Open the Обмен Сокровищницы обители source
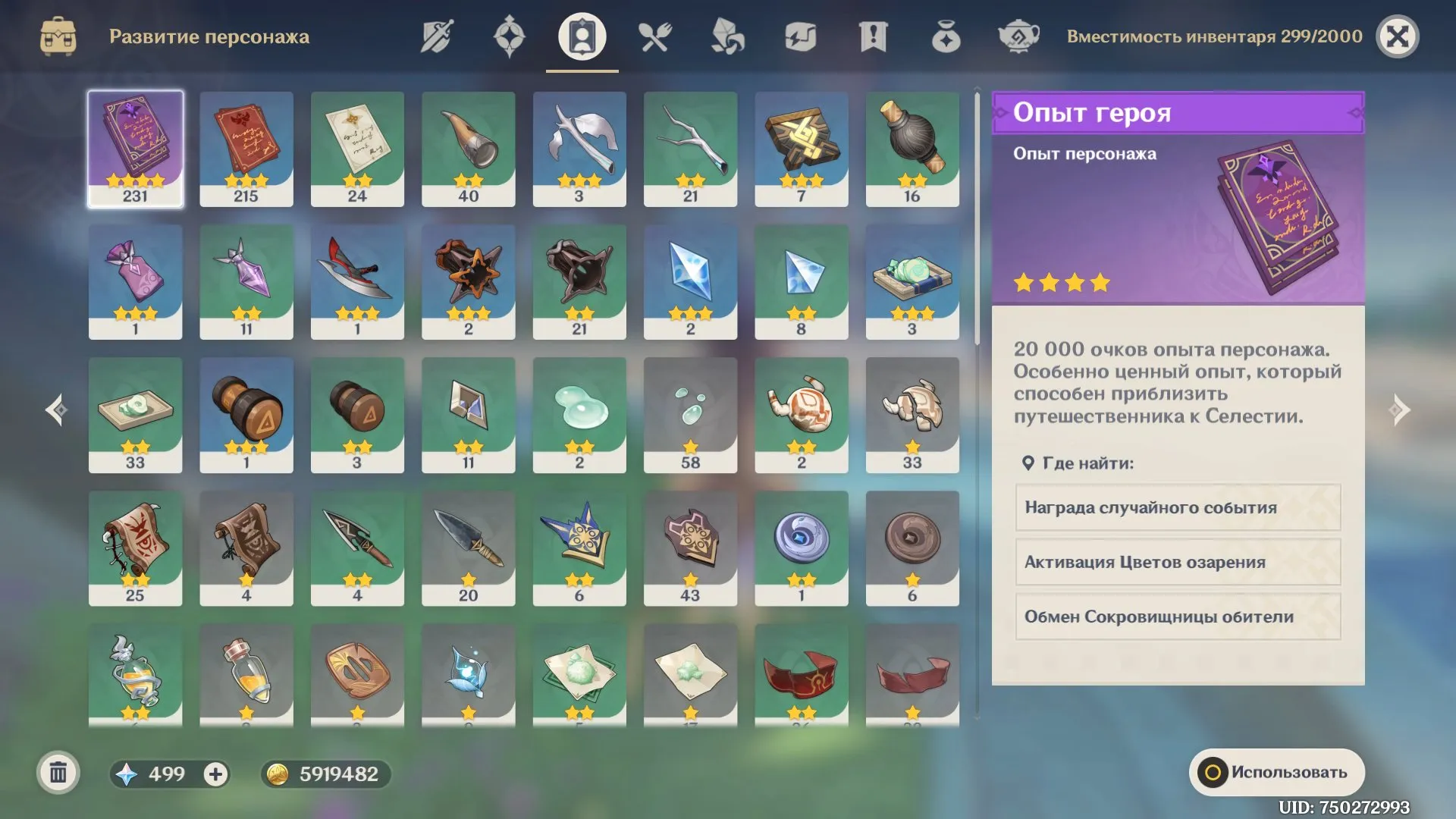 [1178, 617]
